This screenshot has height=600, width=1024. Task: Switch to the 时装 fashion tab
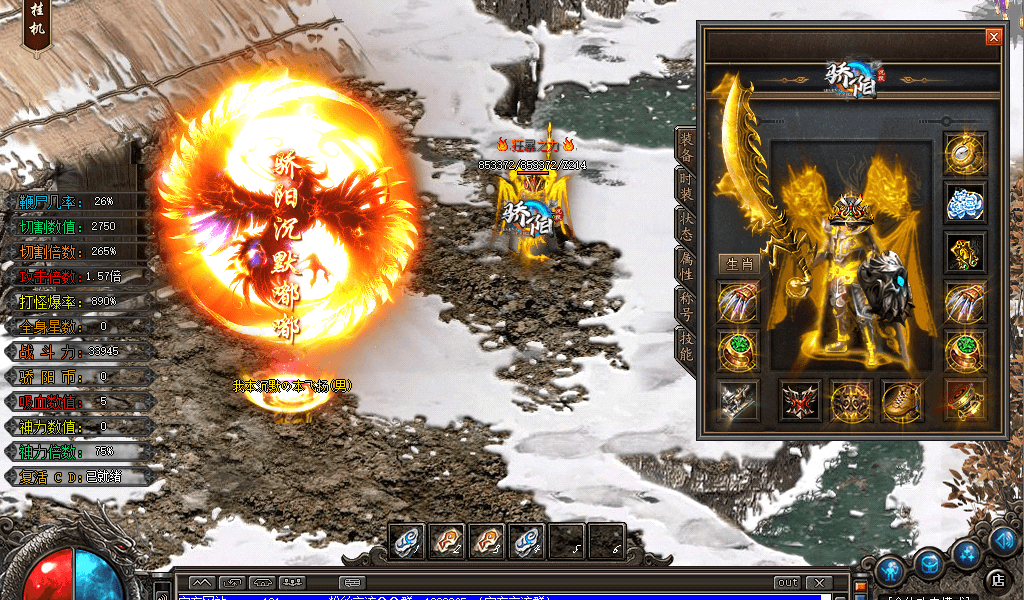(686, 186)
